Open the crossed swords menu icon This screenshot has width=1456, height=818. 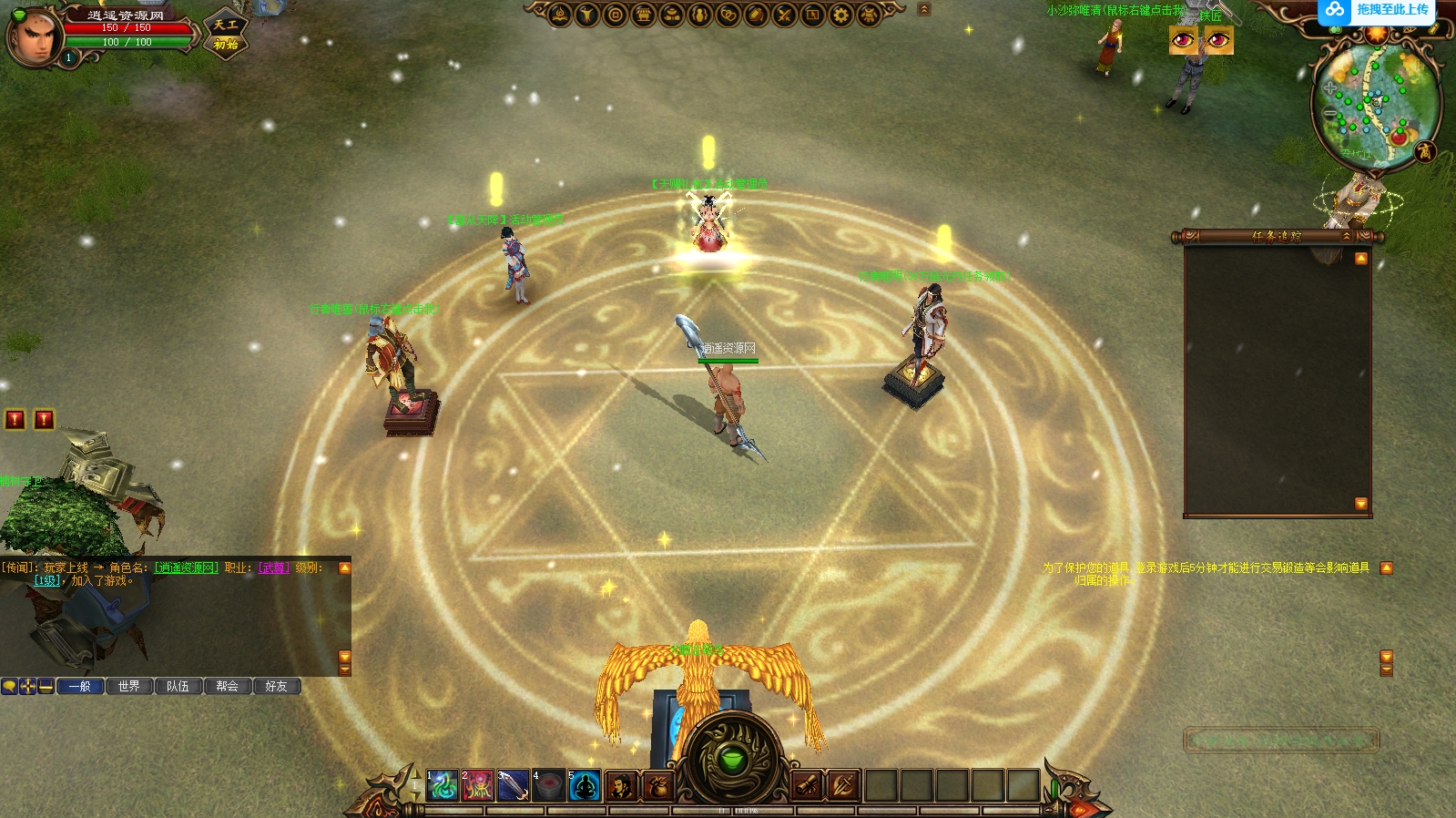click(784, 15)
